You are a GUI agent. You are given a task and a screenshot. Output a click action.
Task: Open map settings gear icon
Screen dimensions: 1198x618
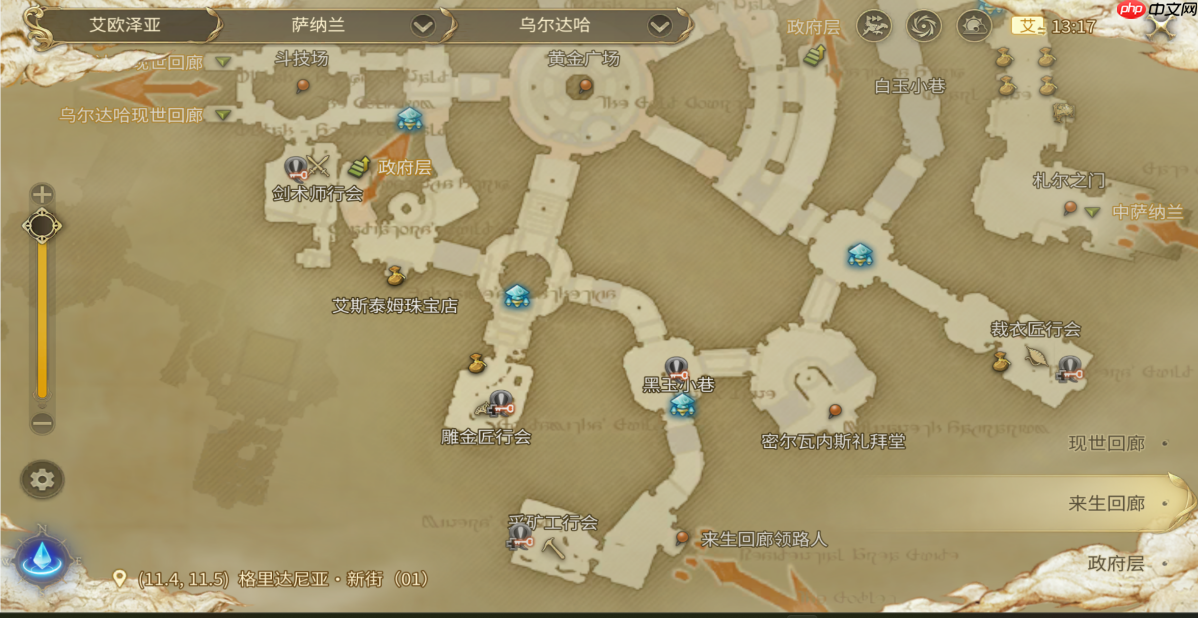click(x=42, y=480)
